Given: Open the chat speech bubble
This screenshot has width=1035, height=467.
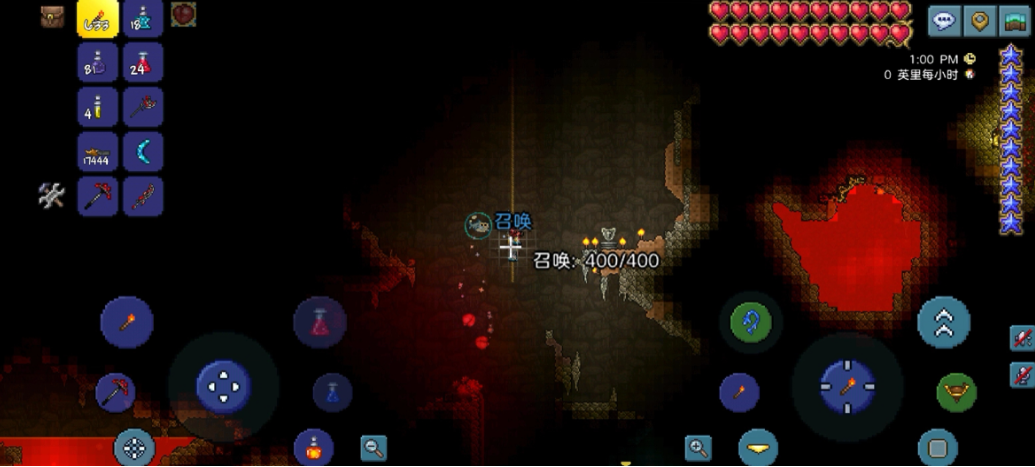Looking at the screenshot, I should click(x=943, y=20).
